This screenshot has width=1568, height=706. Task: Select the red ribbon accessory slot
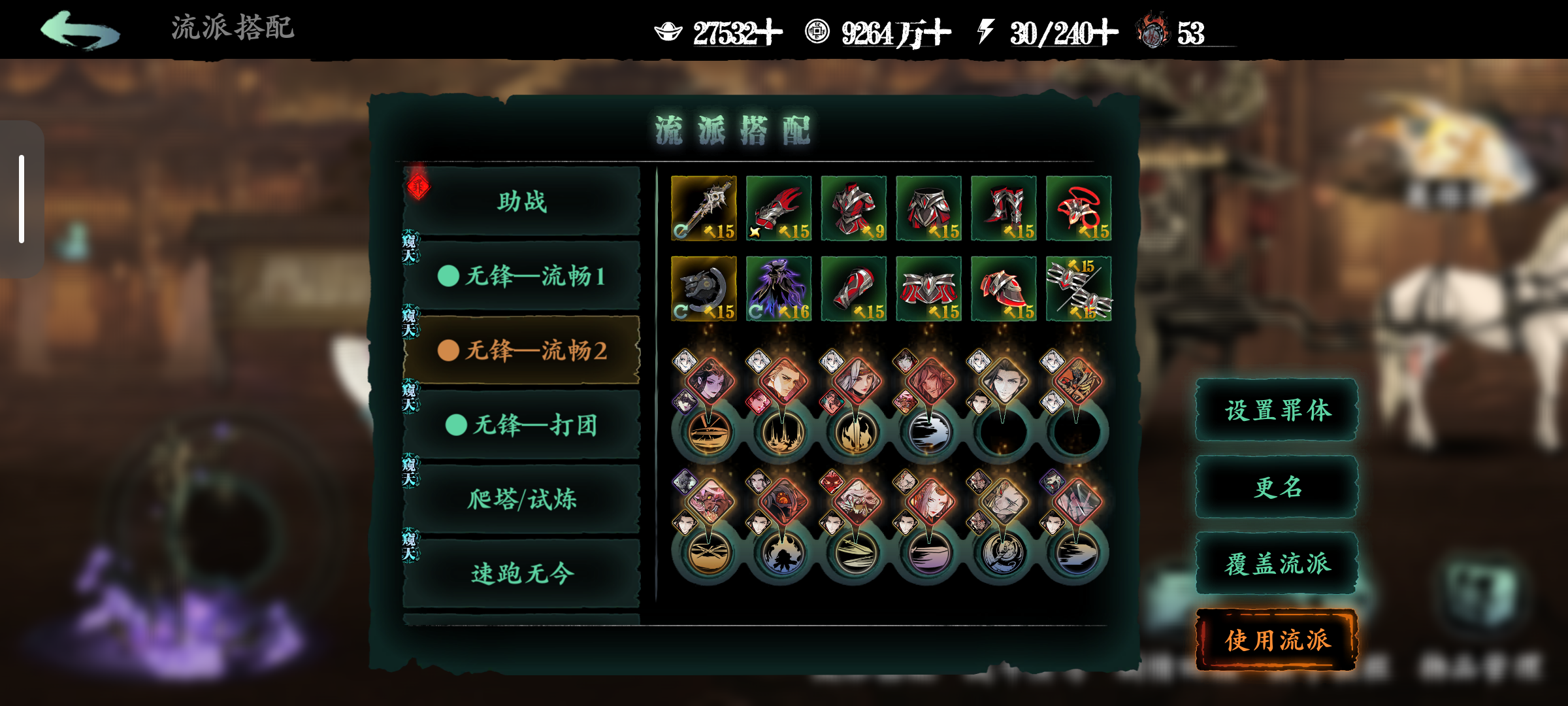[x=1079, y=208]
